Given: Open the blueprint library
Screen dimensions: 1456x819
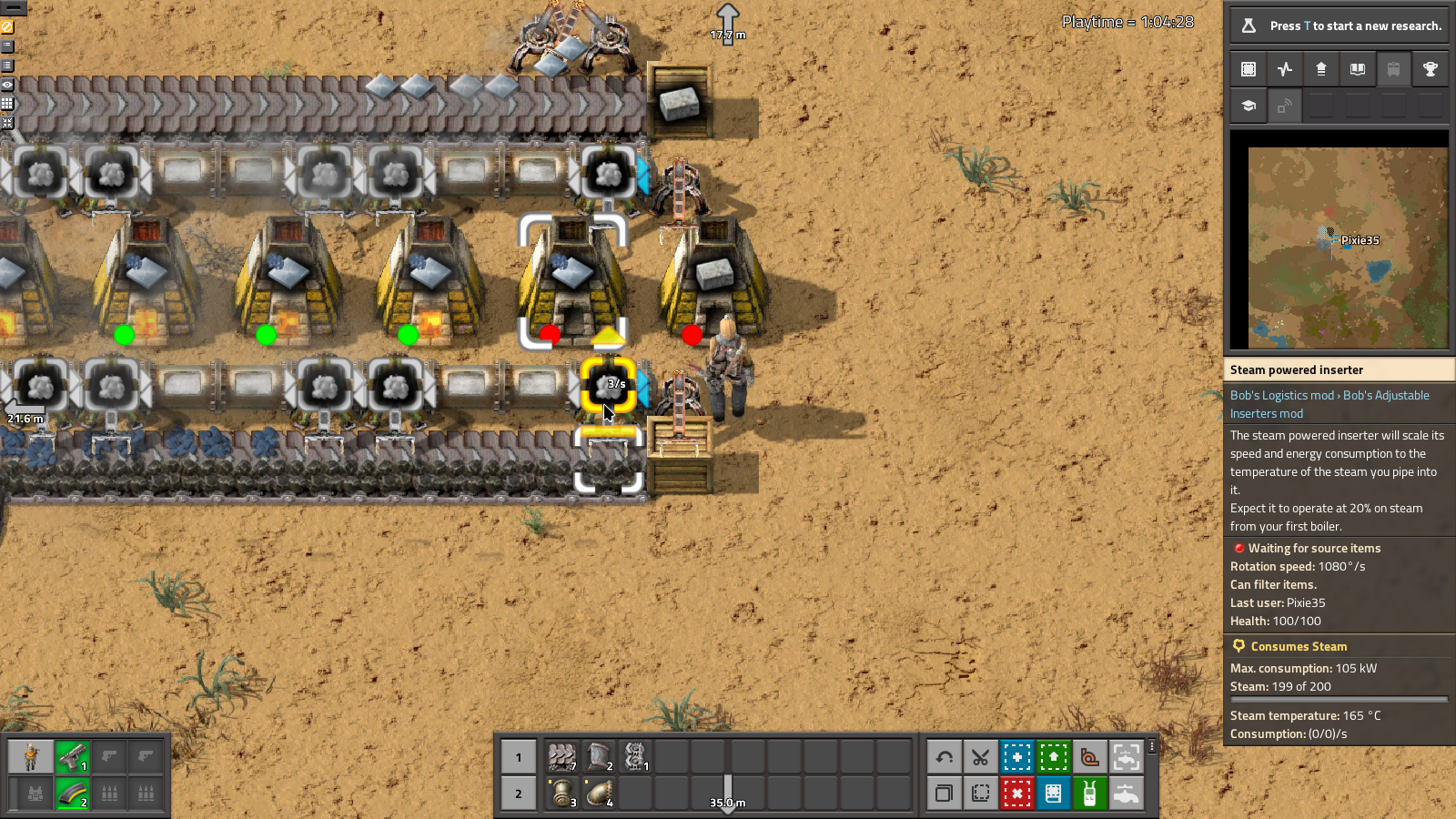Looking at the screenshot, I should click(1248, 68).
